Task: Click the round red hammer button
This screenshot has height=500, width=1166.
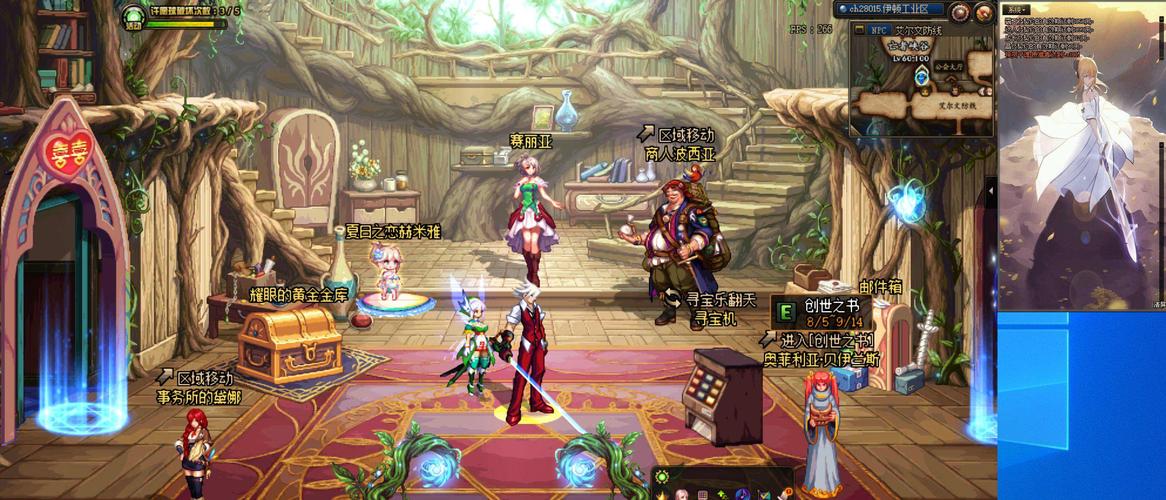Action: coord(984,12)
